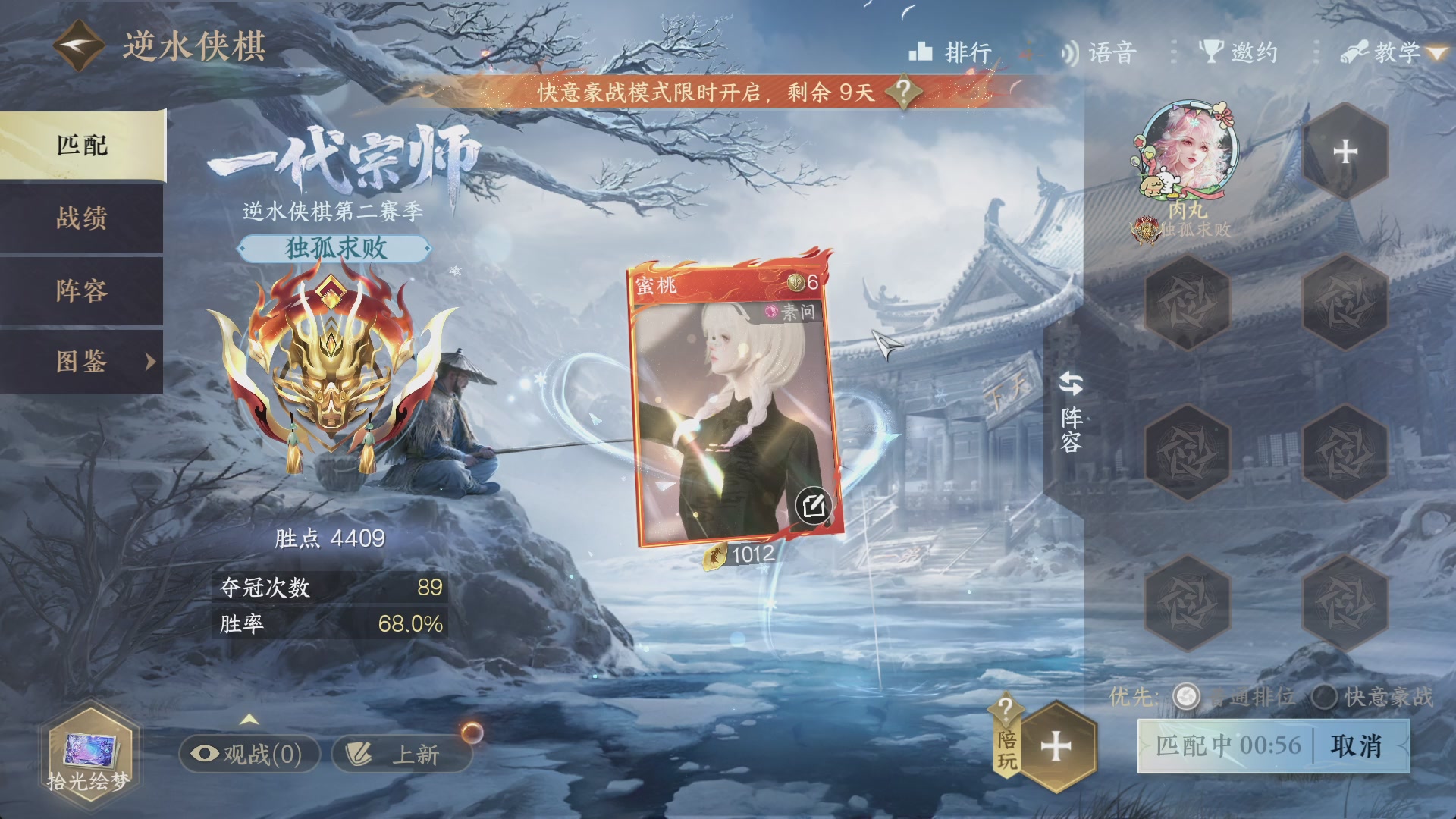Click the help question mark beside the event banner
The height and width of the screenshot is (819, 1456).
pyautogui.click(x=902, y=93)
